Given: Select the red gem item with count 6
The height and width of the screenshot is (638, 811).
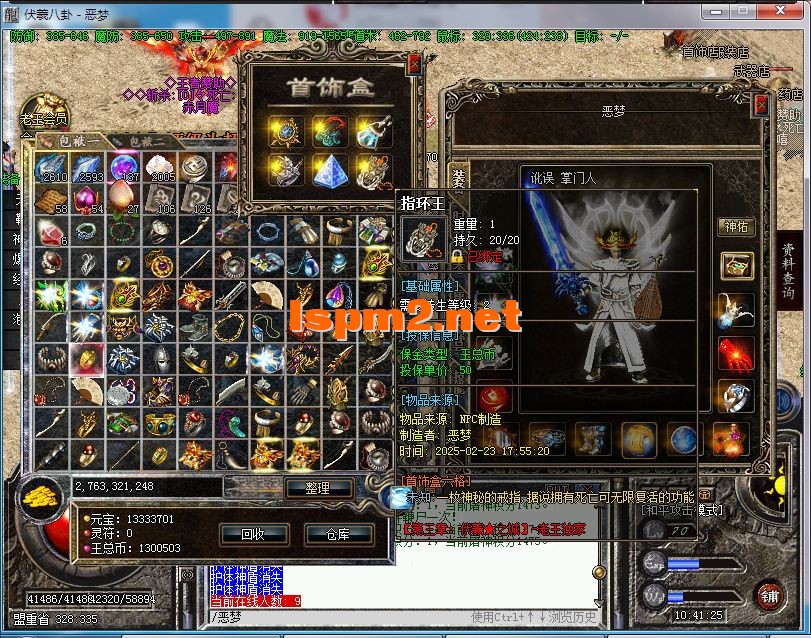Looking at the screenshot, I should (x=50, y=232).
